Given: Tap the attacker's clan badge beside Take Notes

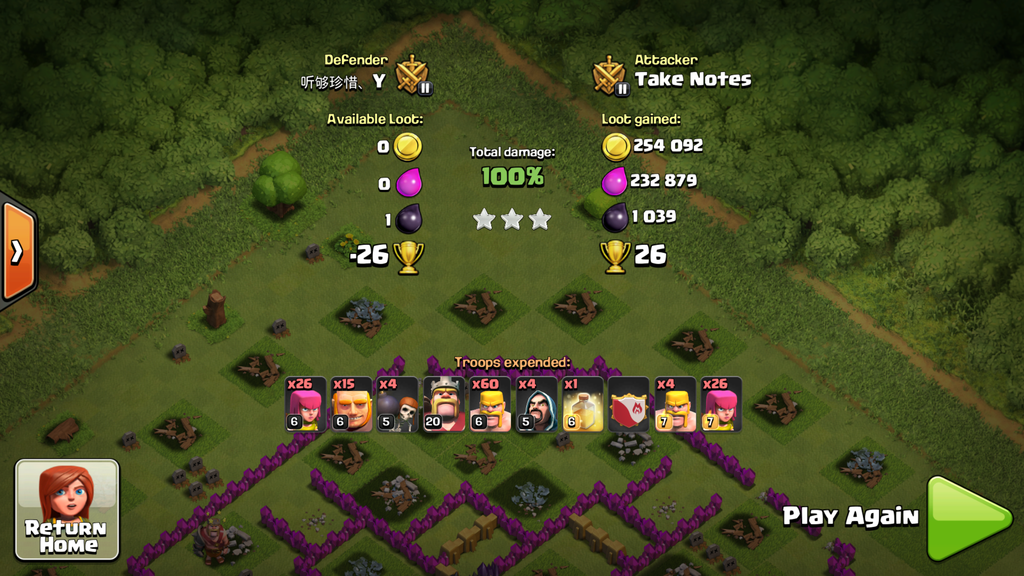Looking at the screenshot, I should [x=609, y=75].
